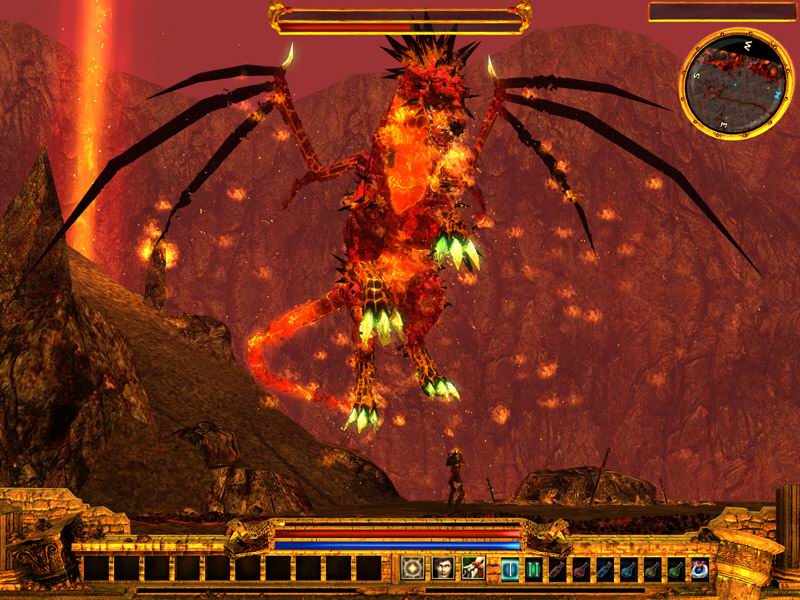Activate the red and white weapon icon
The height and width of the screenshot is (600, 800).
coord(473,568)
